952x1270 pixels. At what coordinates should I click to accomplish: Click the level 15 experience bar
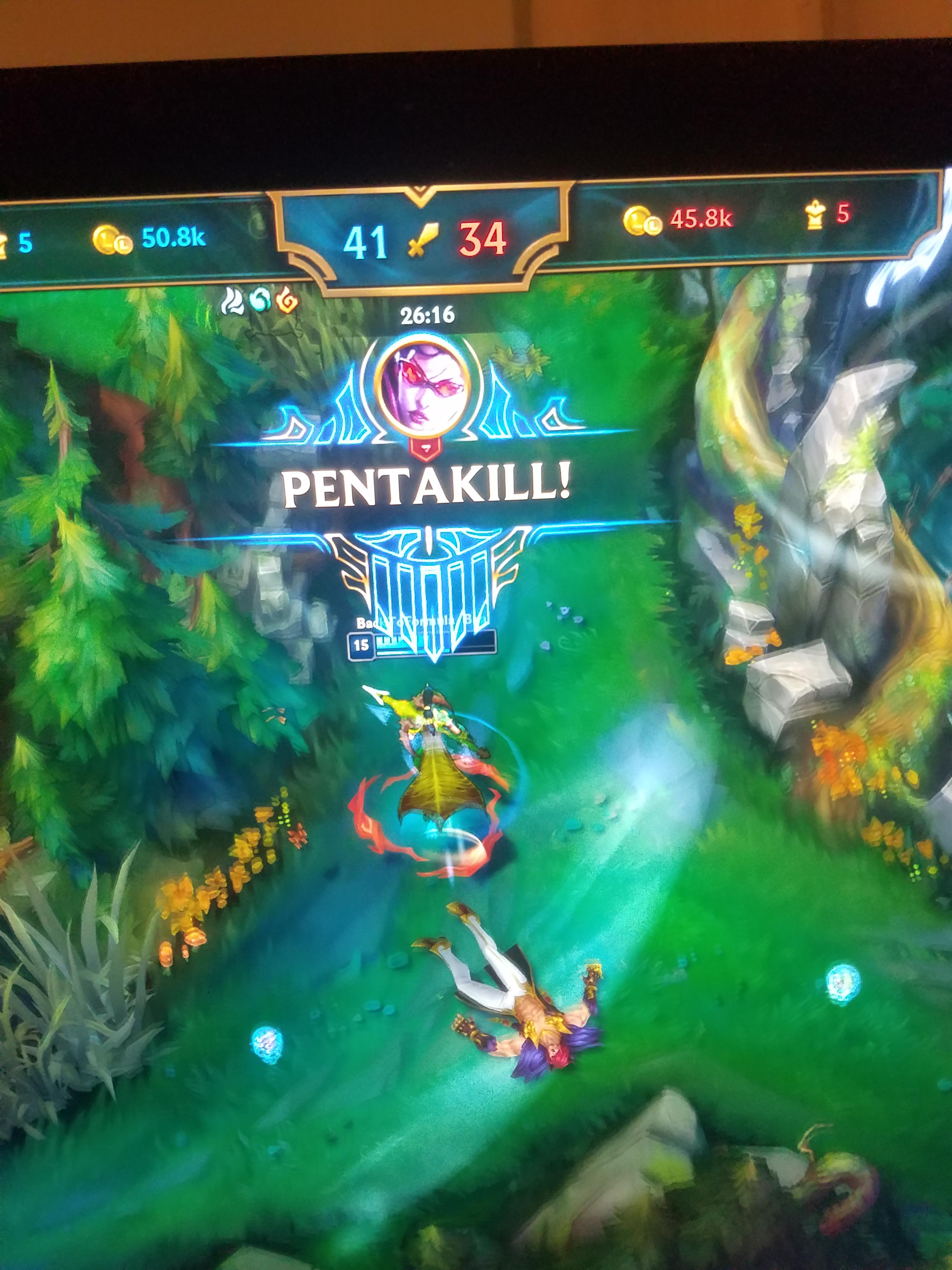436,644
